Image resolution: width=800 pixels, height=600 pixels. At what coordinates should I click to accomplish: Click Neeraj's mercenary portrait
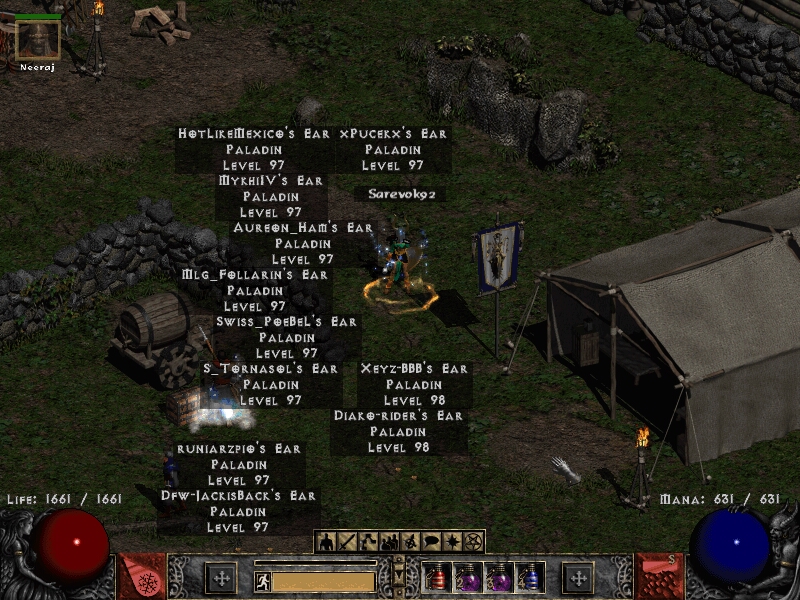38,39
